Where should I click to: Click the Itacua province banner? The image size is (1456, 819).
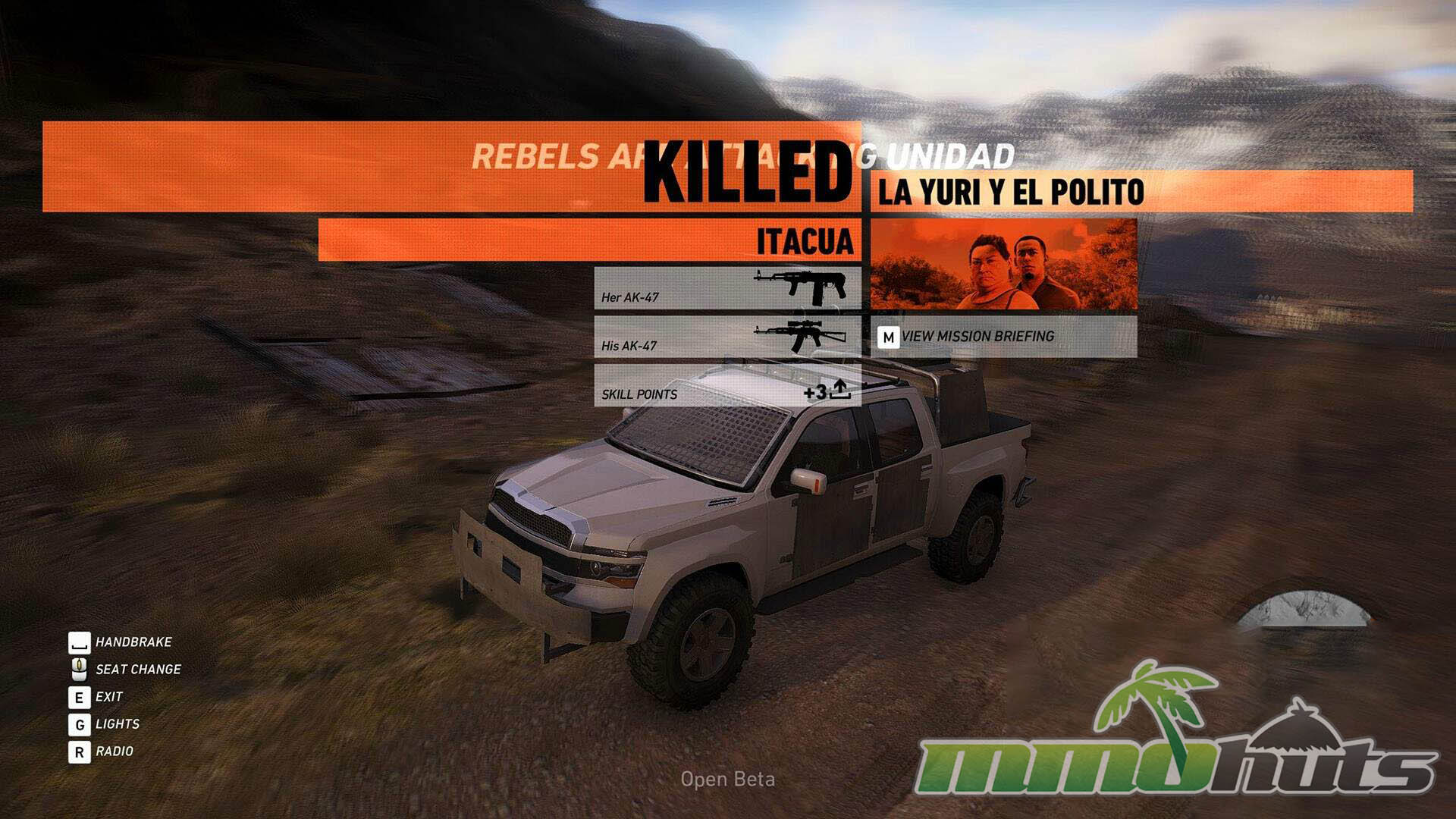pos(588,240)
